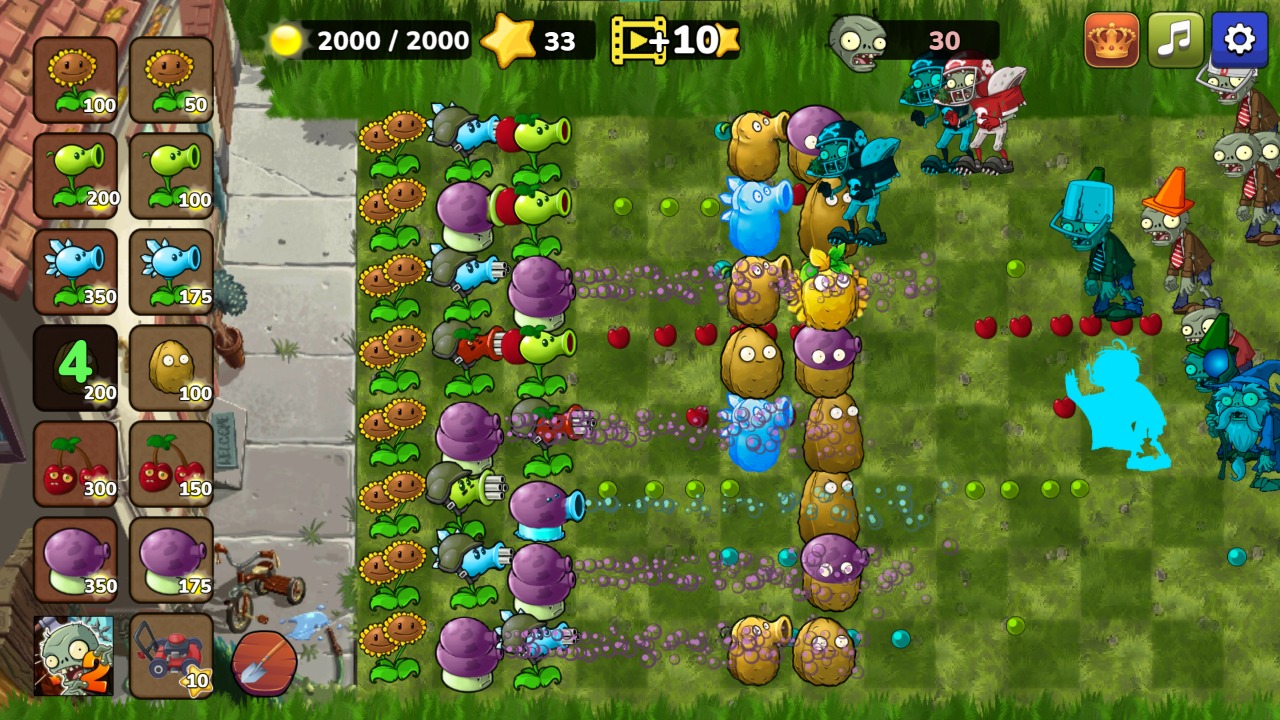Click the lawnmower item costing 10 stars

coord(170,660)
